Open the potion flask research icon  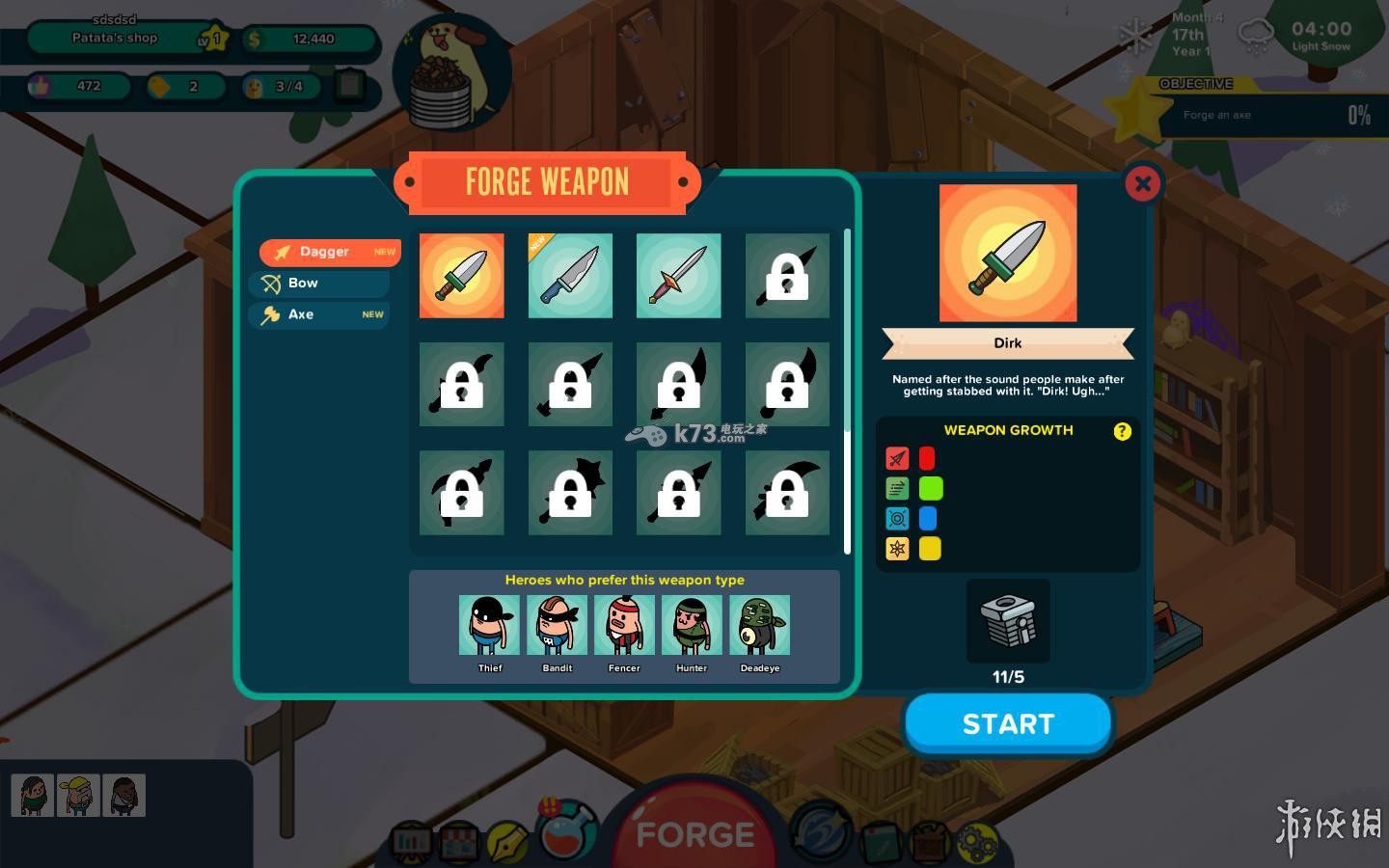pos(567,829)
